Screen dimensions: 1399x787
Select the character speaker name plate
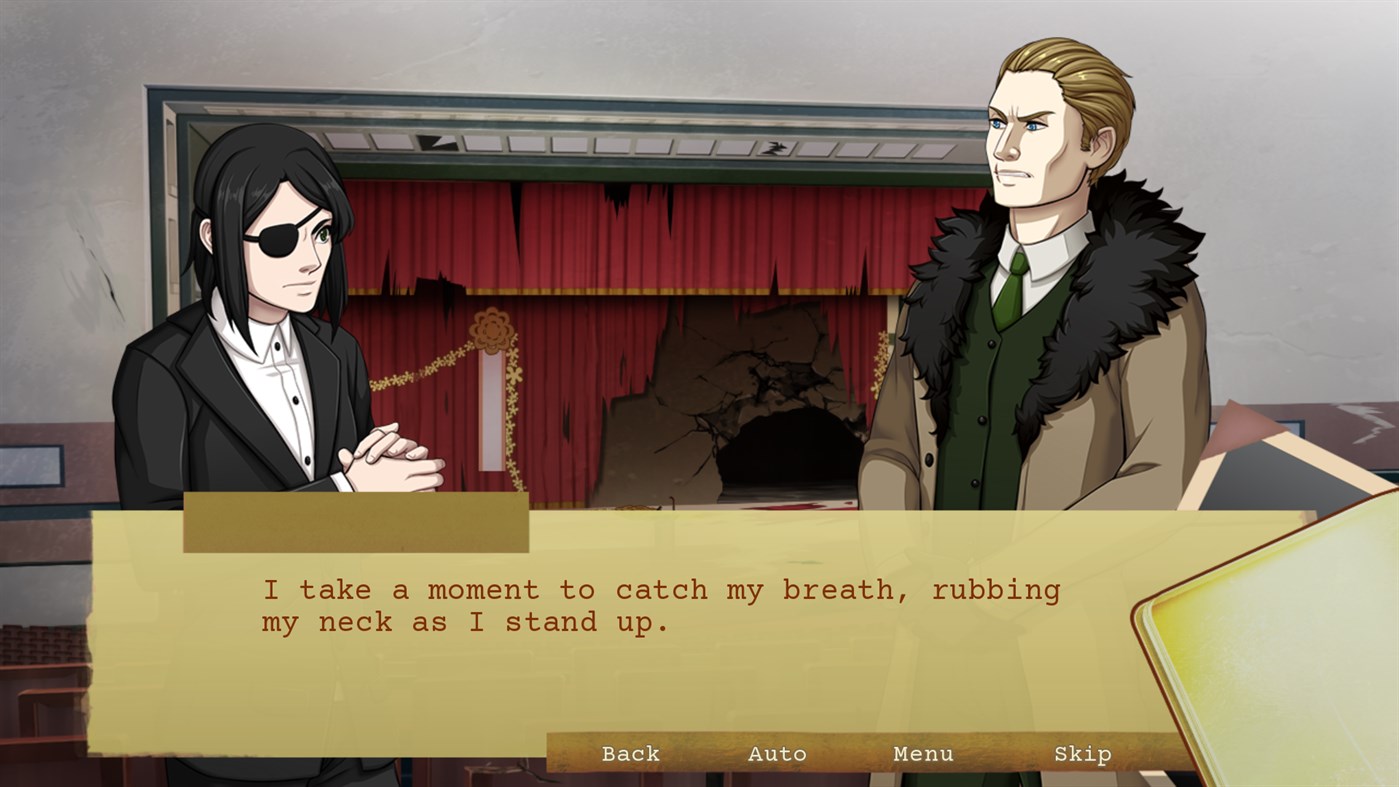(x=355, y=521)
